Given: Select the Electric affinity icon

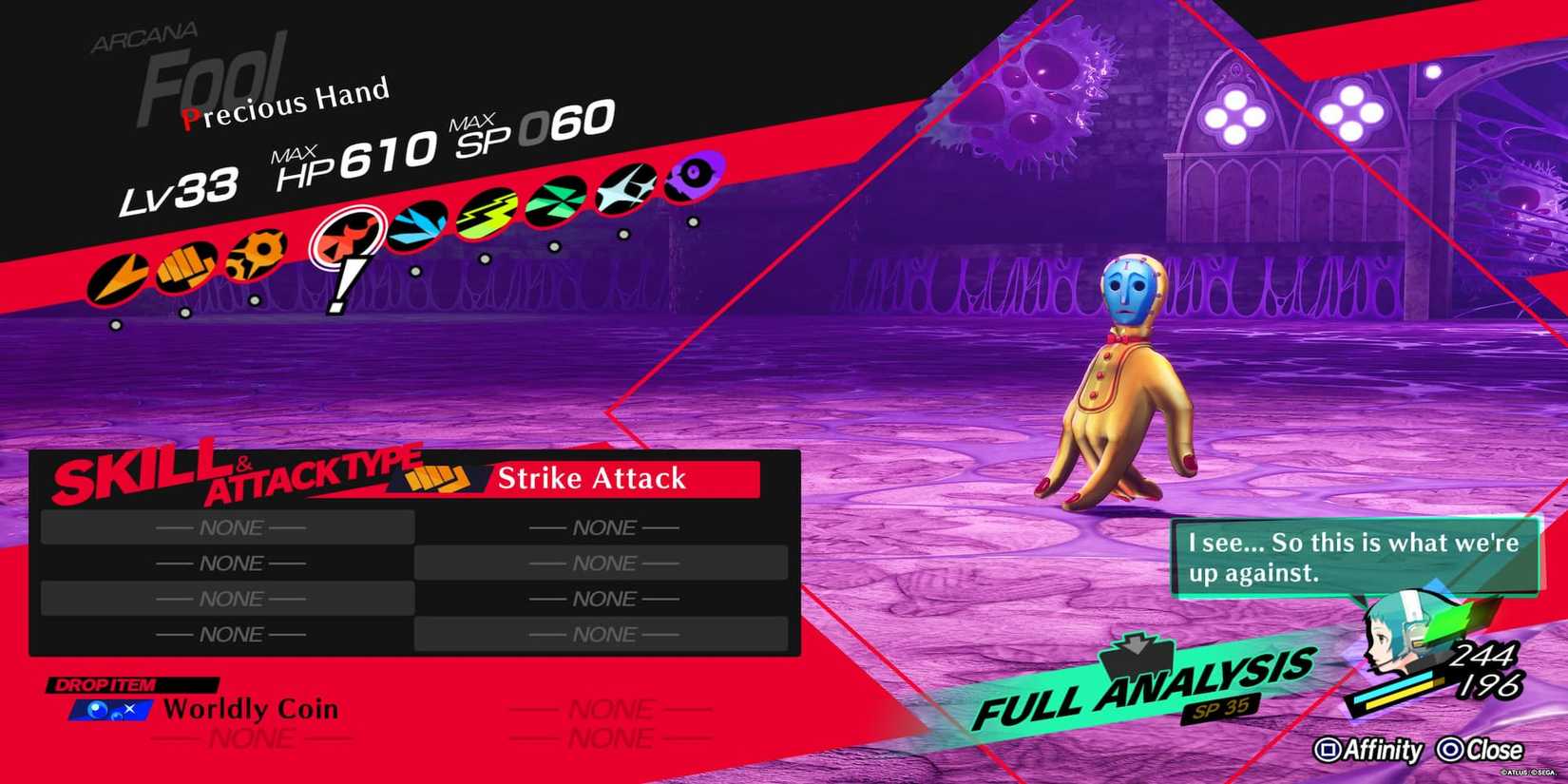Looking at the screenshot, I should tap(486, 213).
